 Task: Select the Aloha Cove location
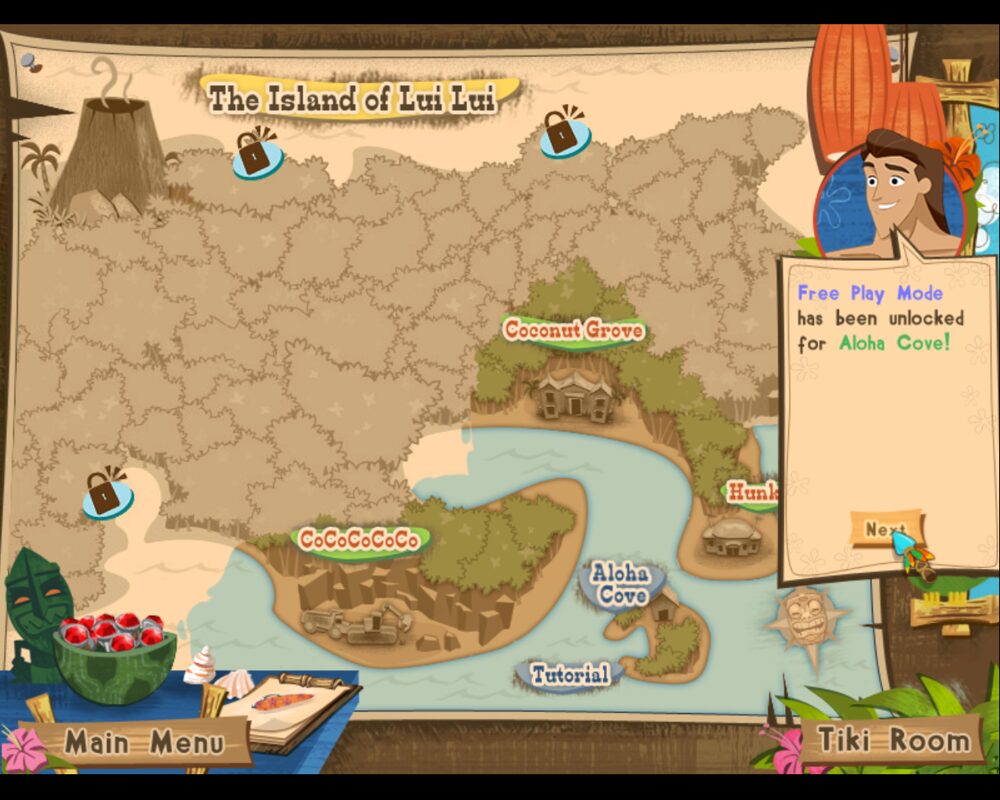(620, 584)
